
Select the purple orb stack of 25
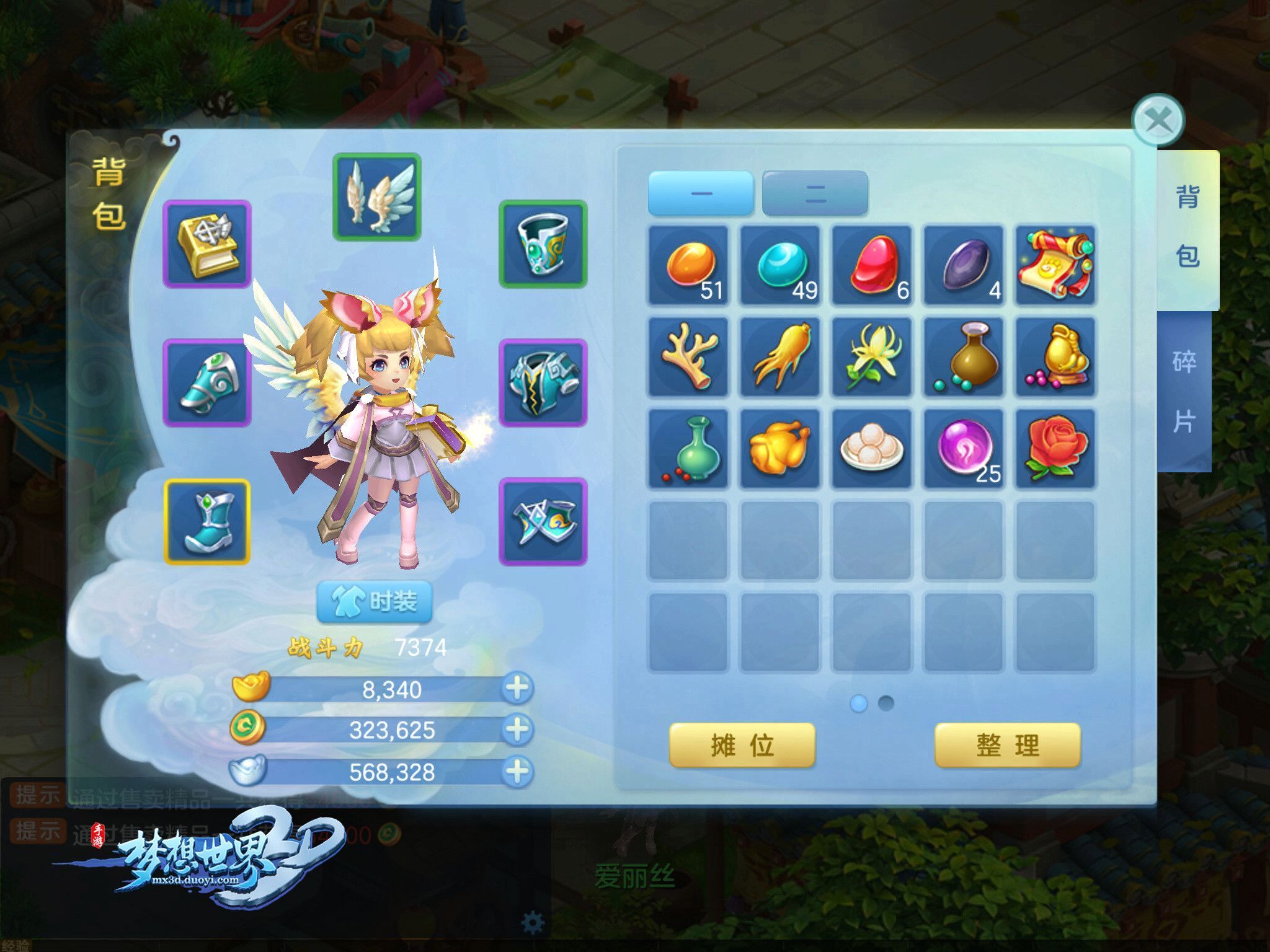click(x=964, y=449)
